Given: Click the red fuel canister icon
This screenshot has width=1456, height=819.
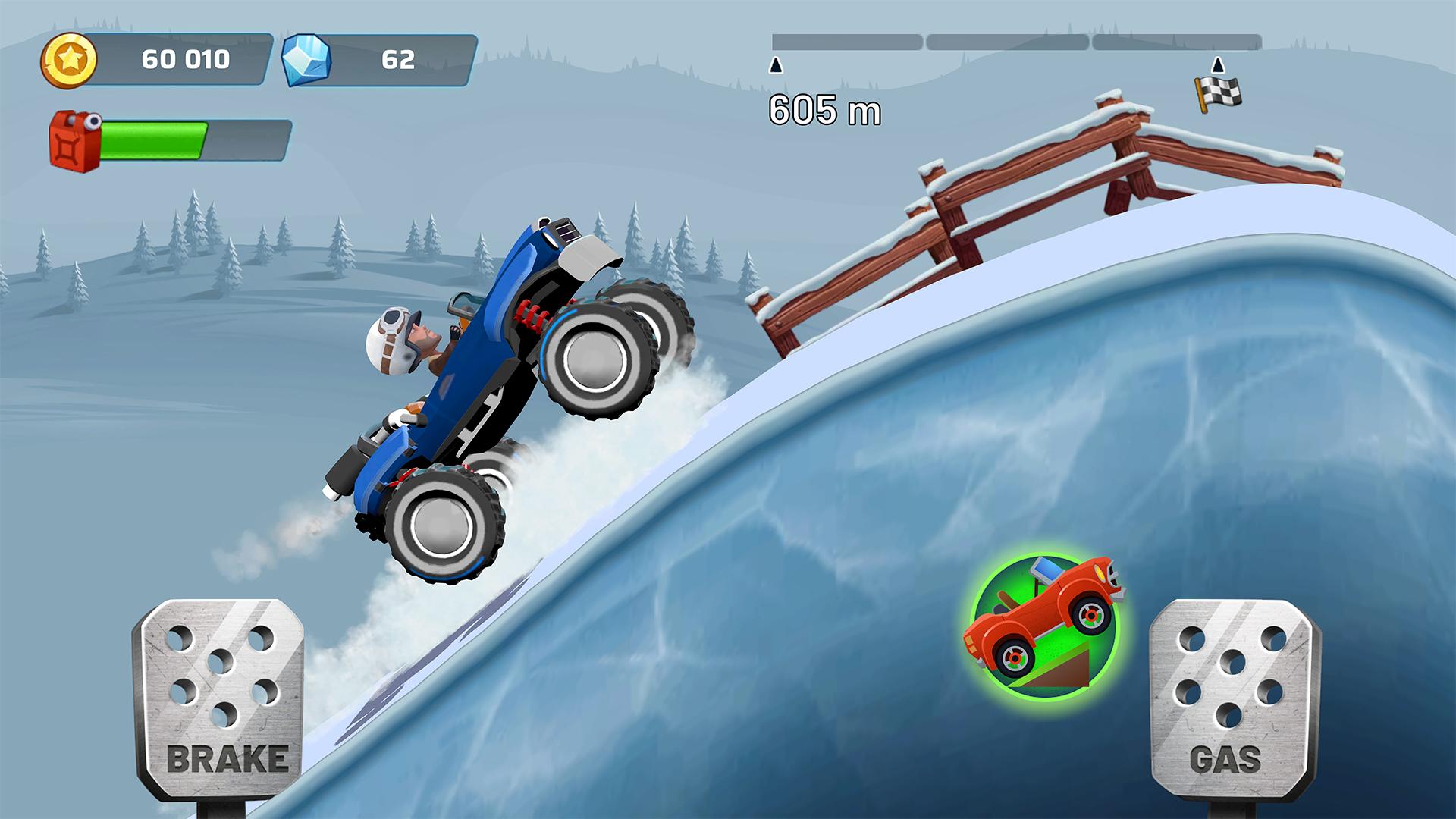Looking at the screenshot, I should [x=74, y=140].
